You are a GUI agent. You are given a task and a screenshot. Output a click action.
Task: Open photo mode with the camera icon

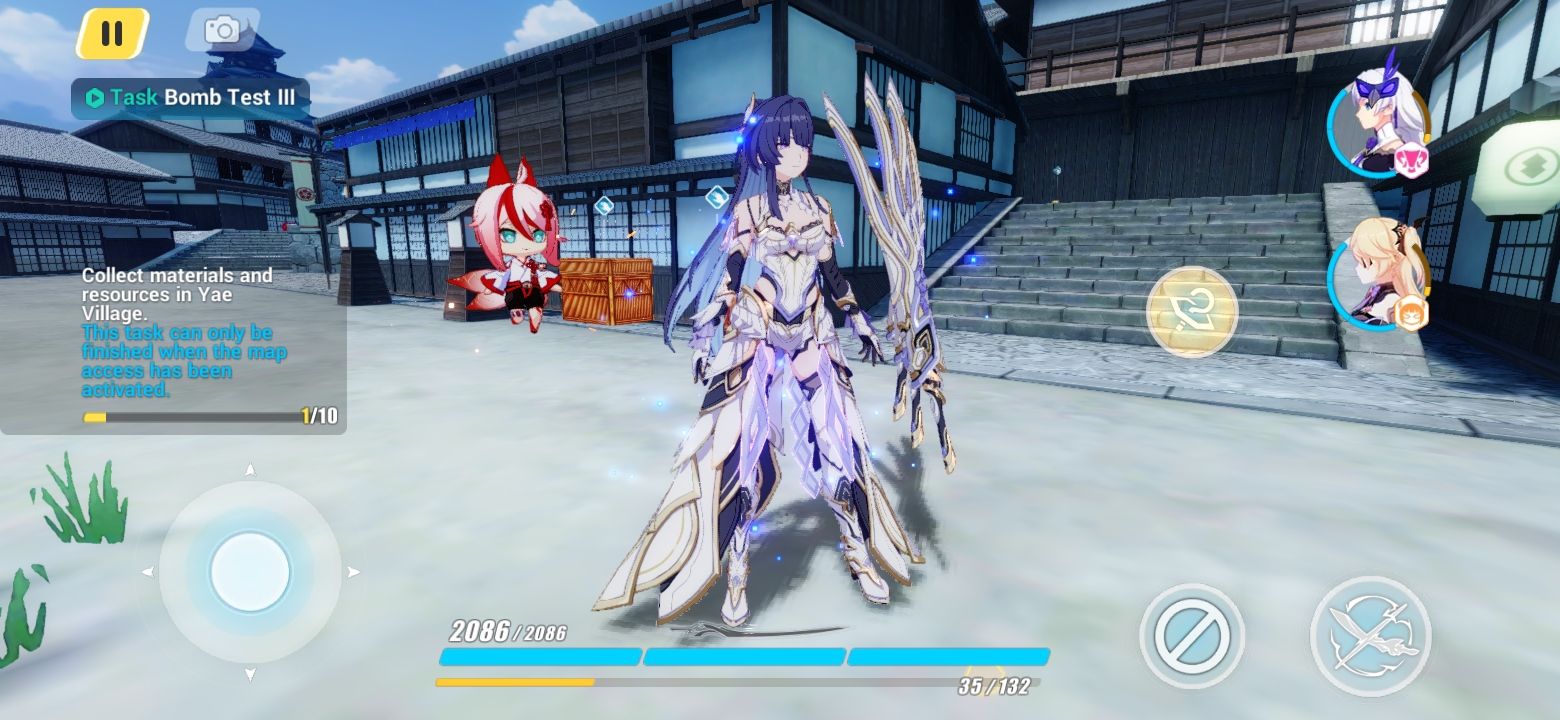tap(222, 31)
